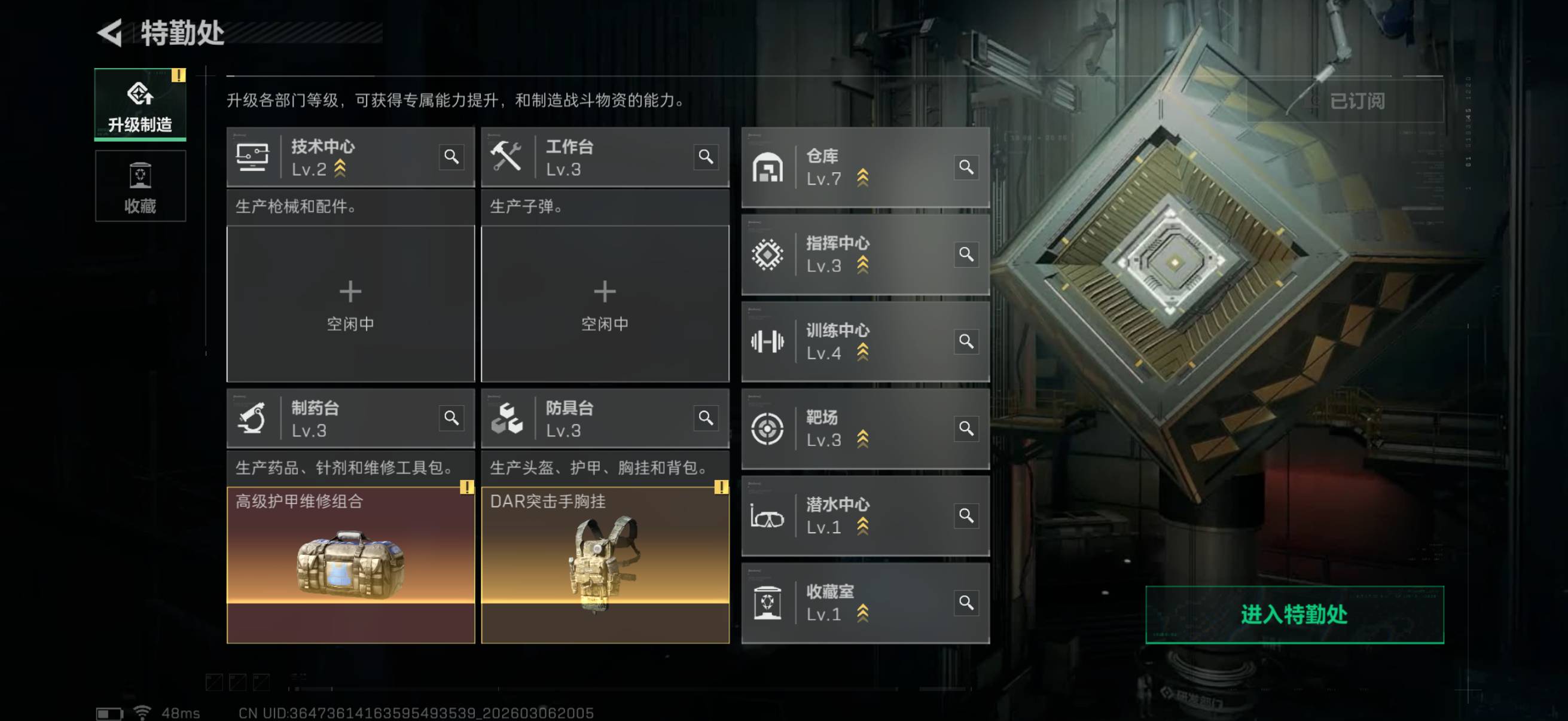Add production in 技术中心 idle slot
Viewport: 1568px width, 721px height.
[x=350, y=304]
